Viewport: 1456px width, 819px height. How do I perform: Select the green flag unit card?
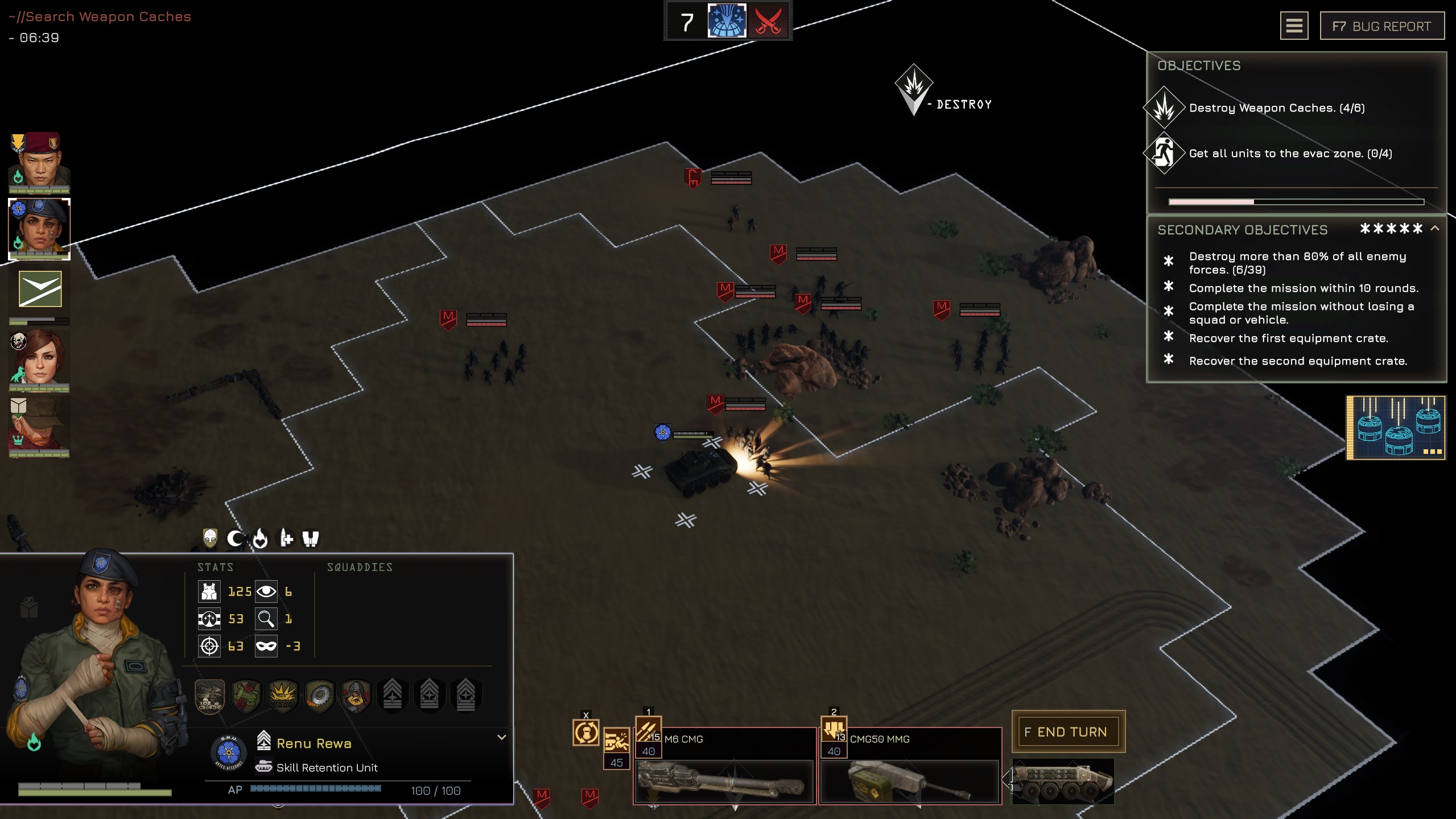coord(40,289)
